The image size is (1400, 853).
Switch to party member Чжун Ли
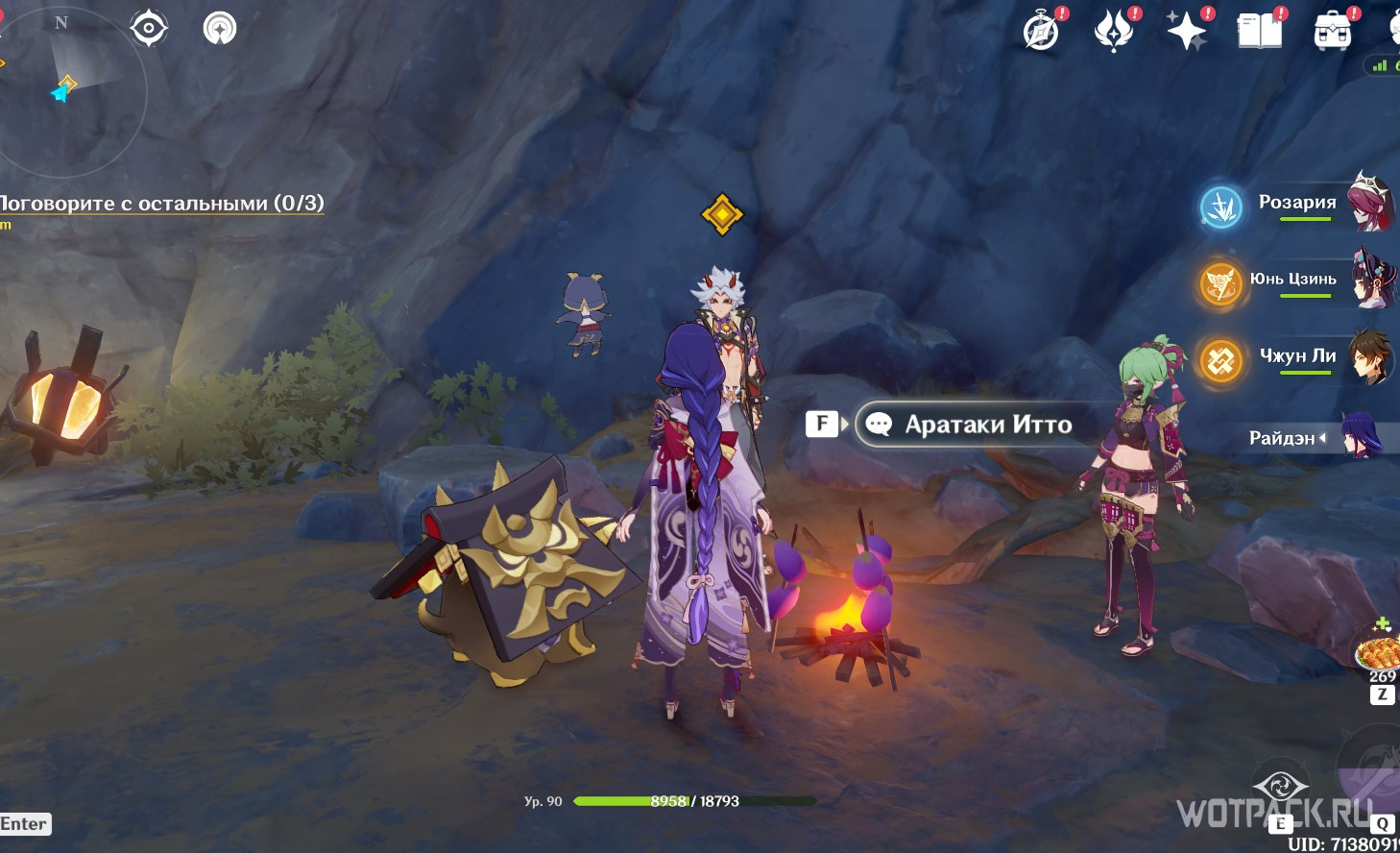(x=1296, y=357)
